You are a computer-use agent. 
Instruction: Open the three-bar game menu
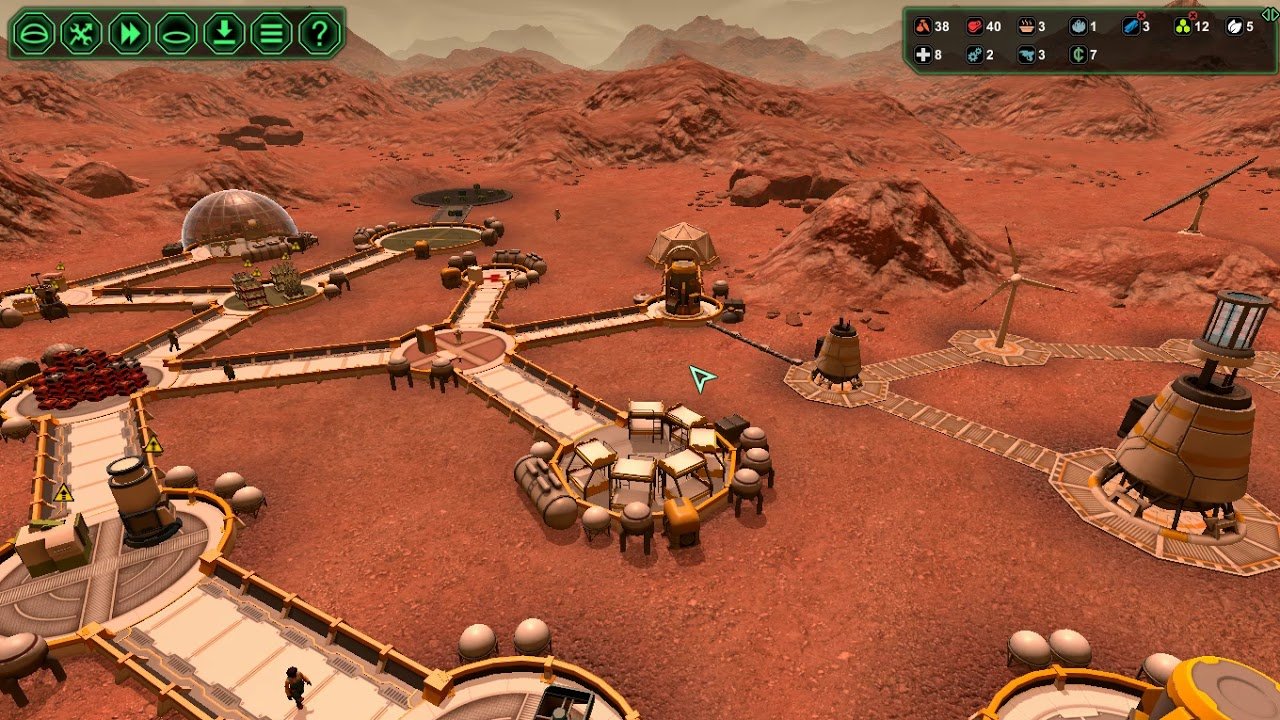272,34
